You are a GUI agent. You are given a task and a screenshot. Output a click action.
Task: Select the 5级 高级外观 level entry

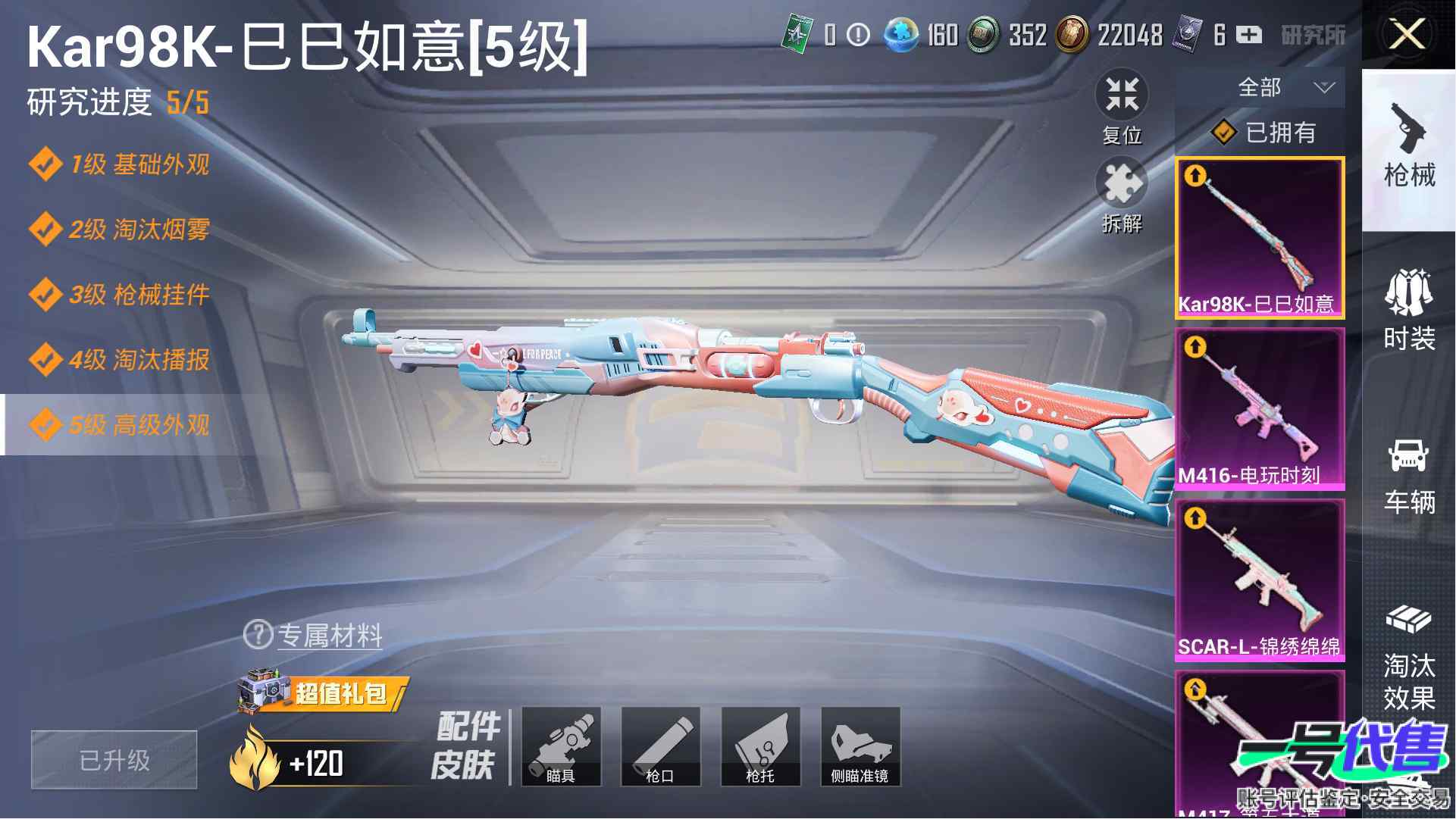click(121, 425)
